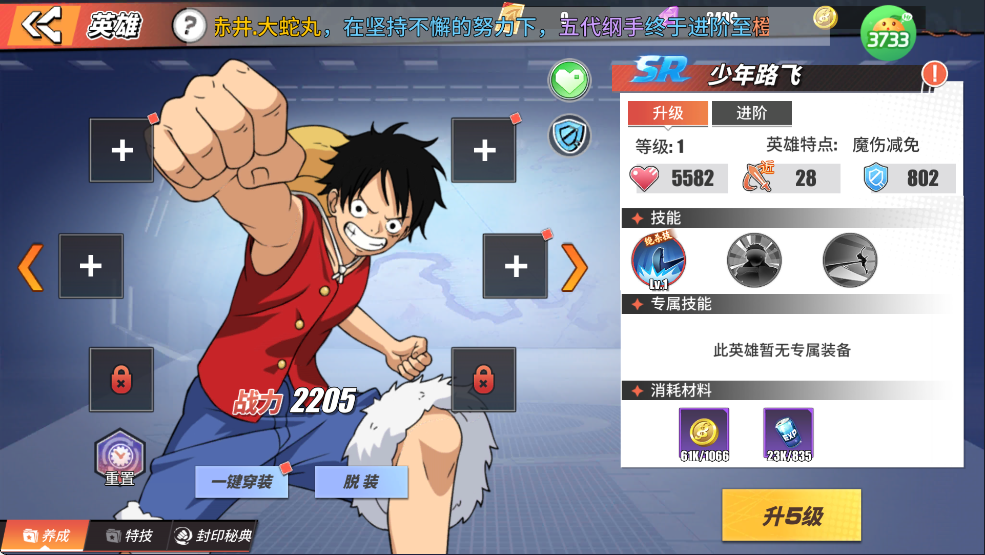Show the previous hero with left arrow
The image size is (985, 555).
pos(30,266)
